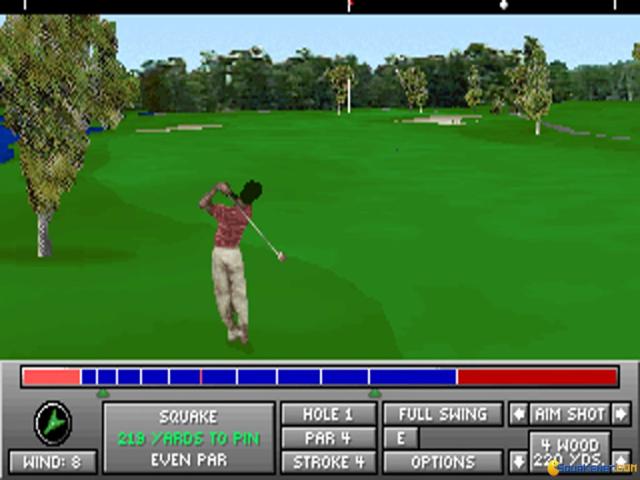Viewport: 640px width, 480px height.
Task: Click the player score panel for Squake
Action: (188, 438)
